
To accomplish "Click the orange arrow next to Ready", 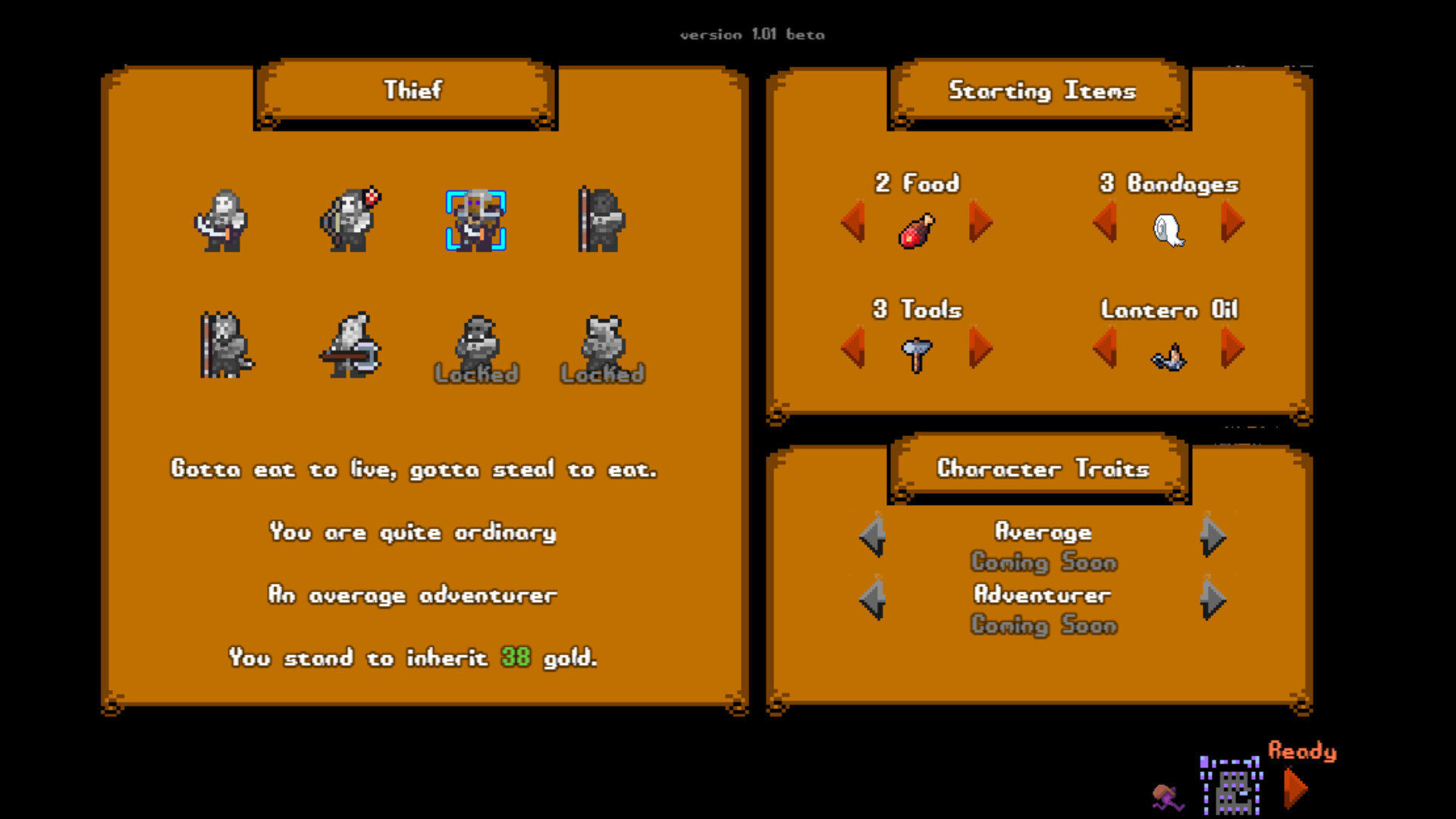I will pyautogui.click(x=1294, y=789).
